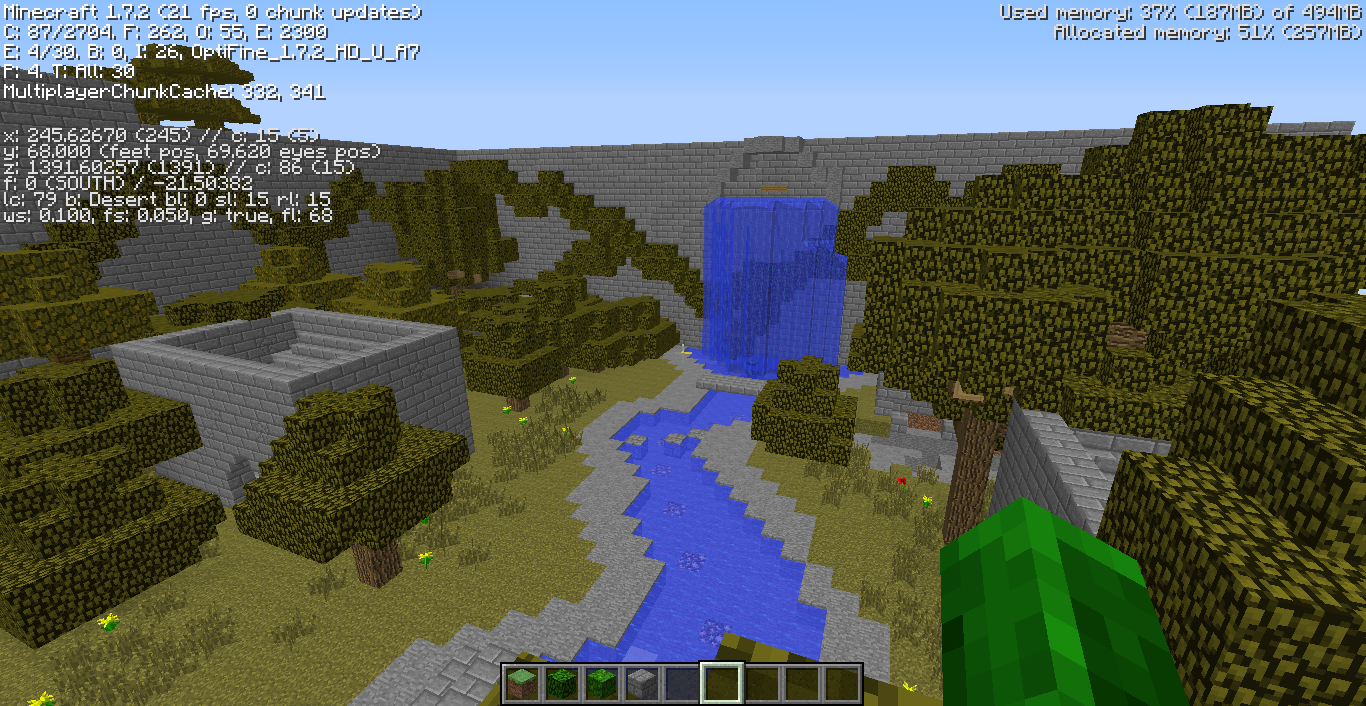Choose the lighter green leaves block slot

click(x=601, y=684)
